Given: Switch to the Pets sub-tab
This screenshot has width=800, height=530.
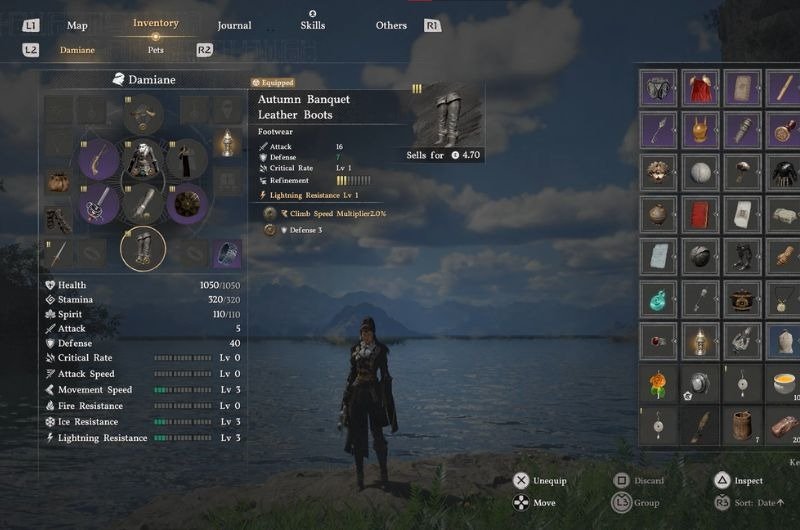Looking at the screenshot, I should pyautogui.click(x=155, y=49).
